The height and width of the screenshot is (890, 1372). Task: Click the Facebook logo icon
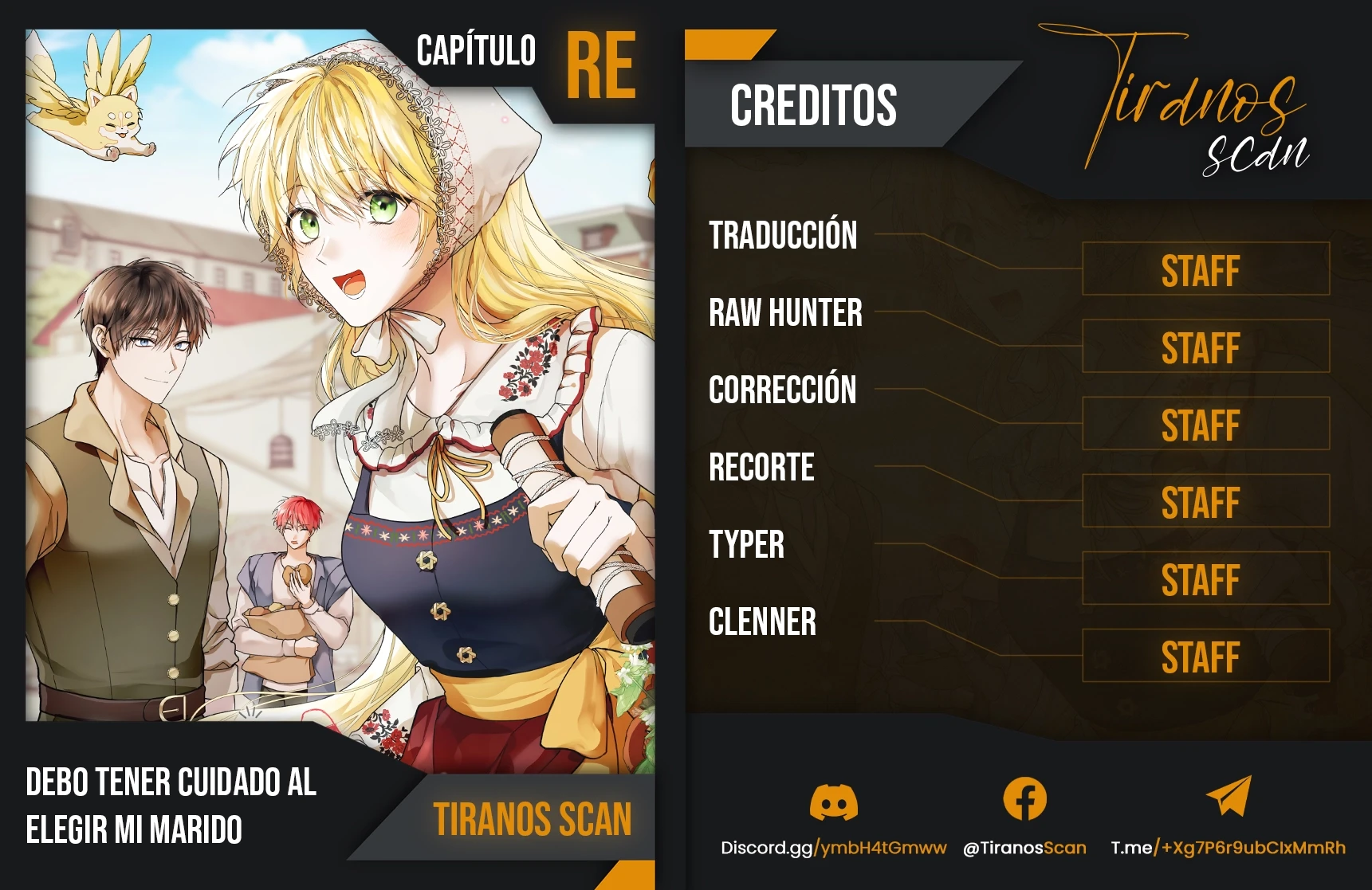pos(1024,798)
